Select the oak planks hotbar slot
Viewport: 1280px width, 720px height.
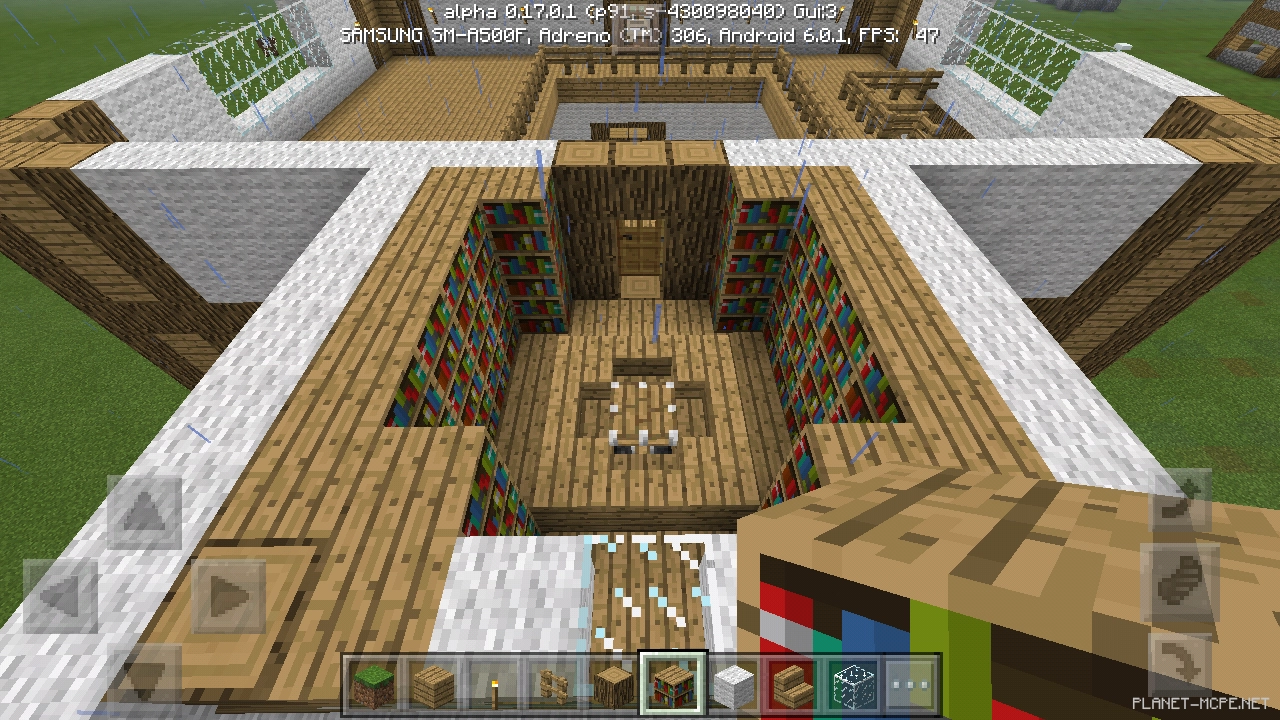click(432, 684)
